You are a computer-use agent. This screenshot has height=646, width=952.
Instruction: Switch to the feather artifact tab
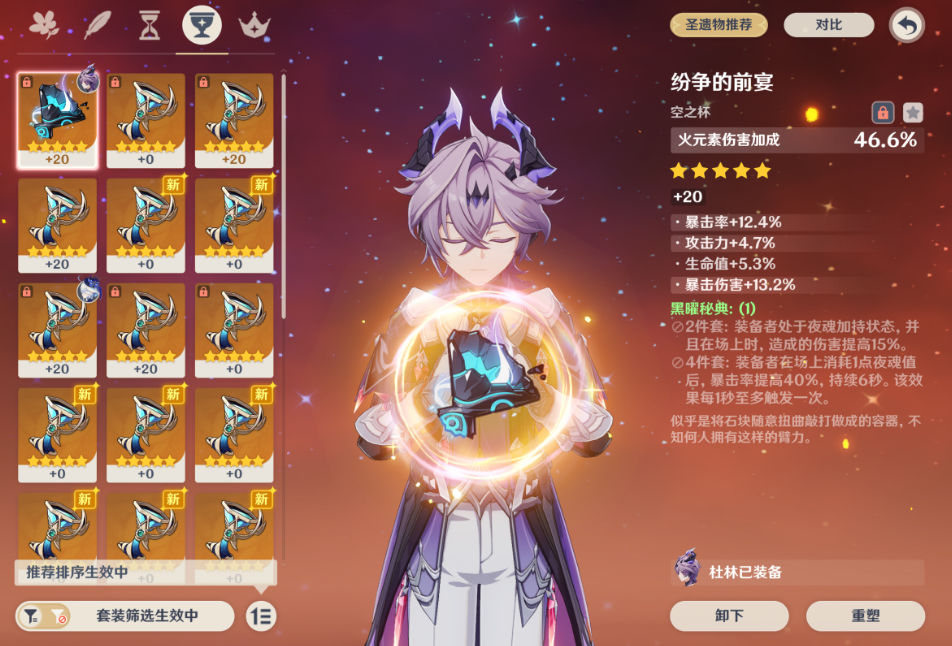coord(97,25)
